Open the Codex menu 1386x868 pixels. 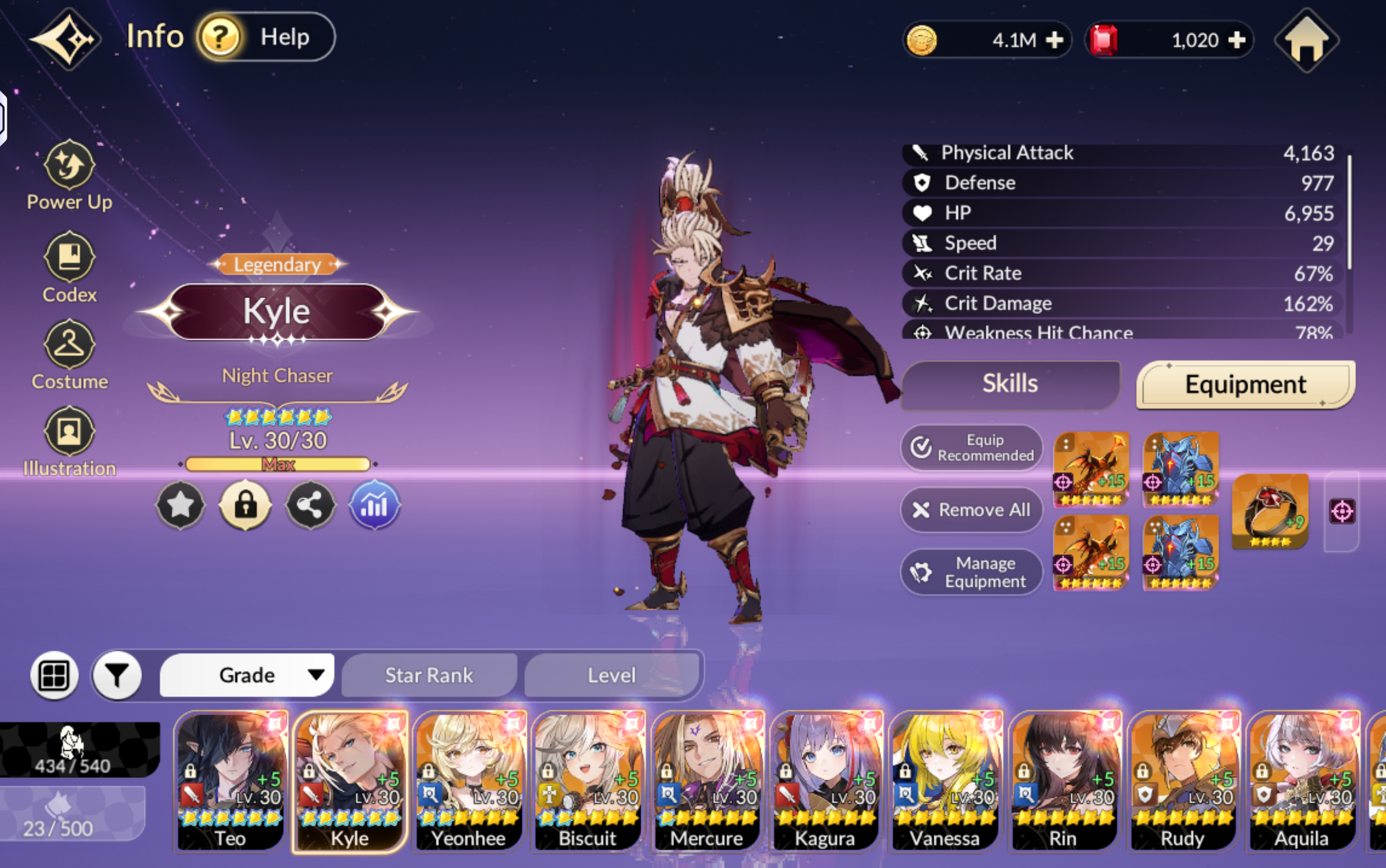(x=69, y=267)
